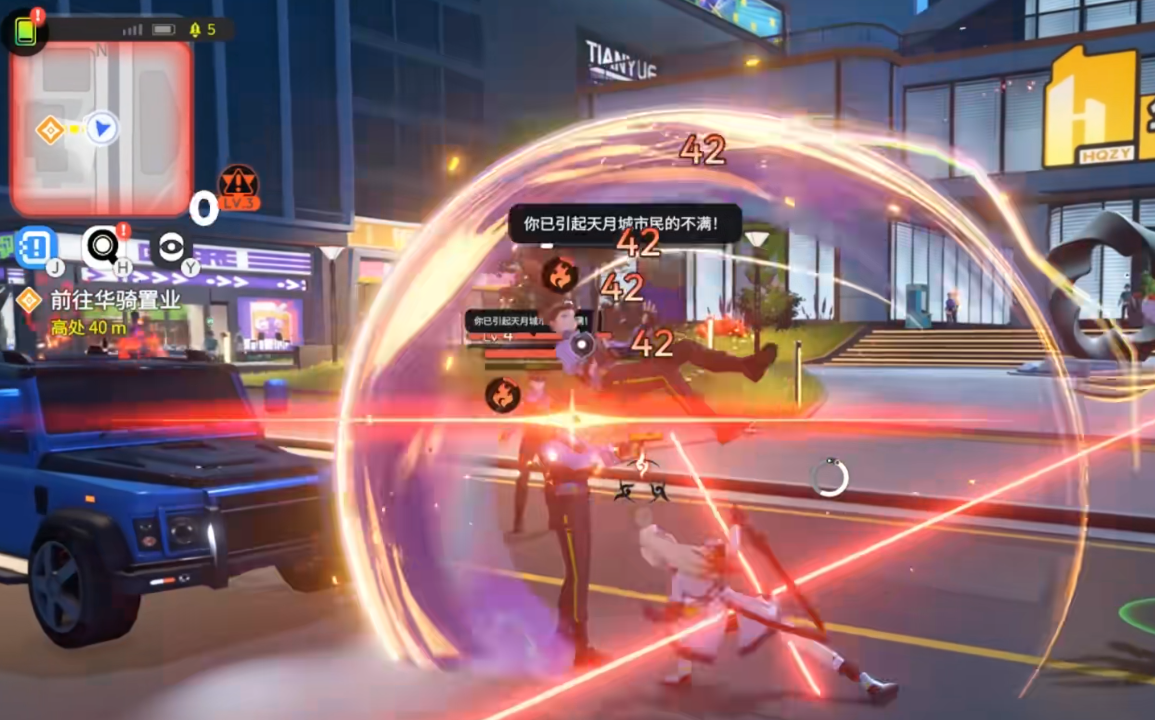The width and height of the screenshot is (1155, 720).
Task: Open the green phone menu icon
Action: click(x=24, y=31)
